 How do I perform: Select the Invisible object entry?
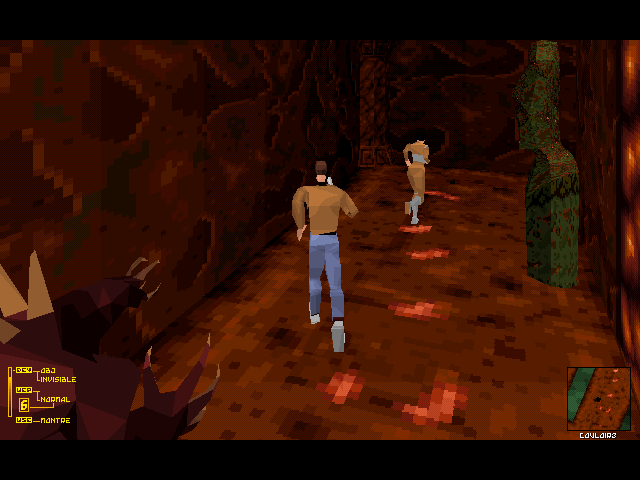[x=57, y=379]
